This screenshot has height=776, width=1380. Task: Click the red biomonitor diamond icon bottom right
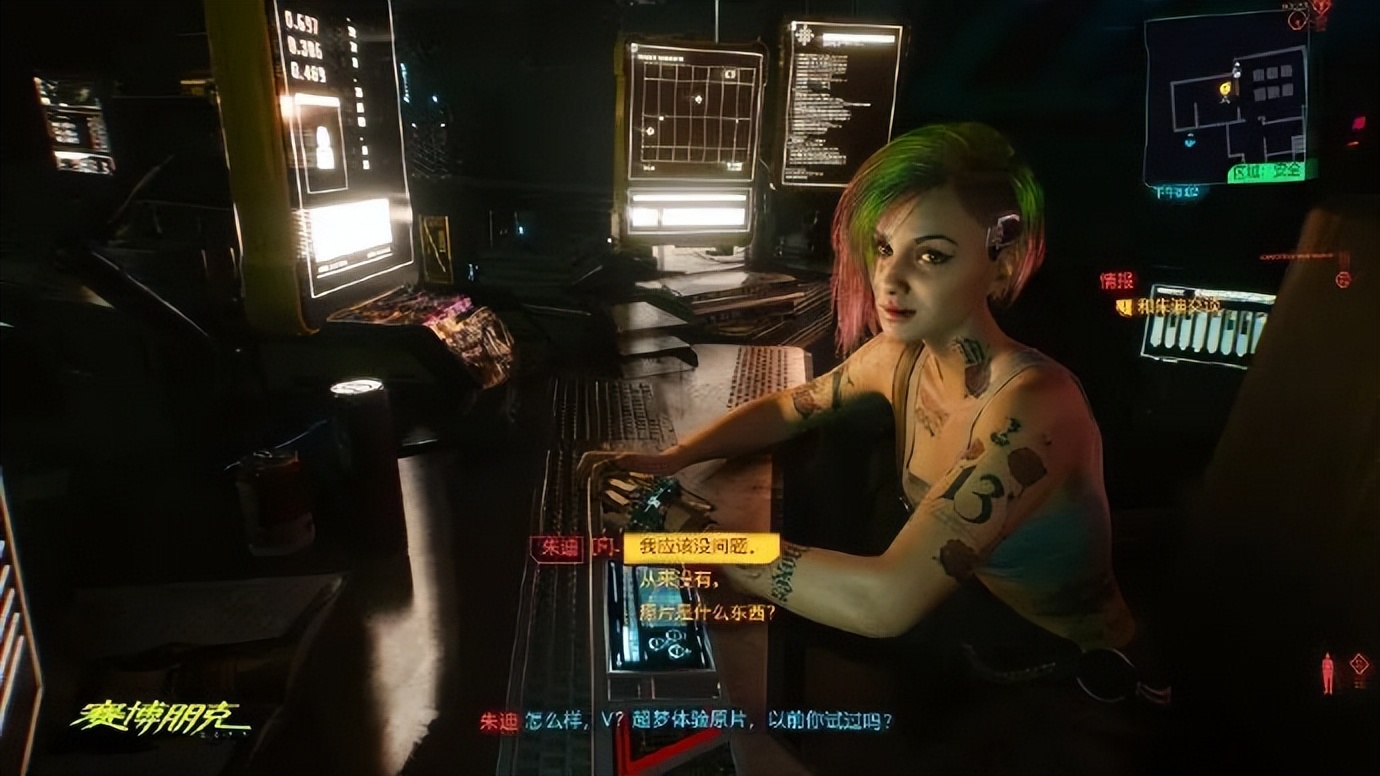point(1359,664)
